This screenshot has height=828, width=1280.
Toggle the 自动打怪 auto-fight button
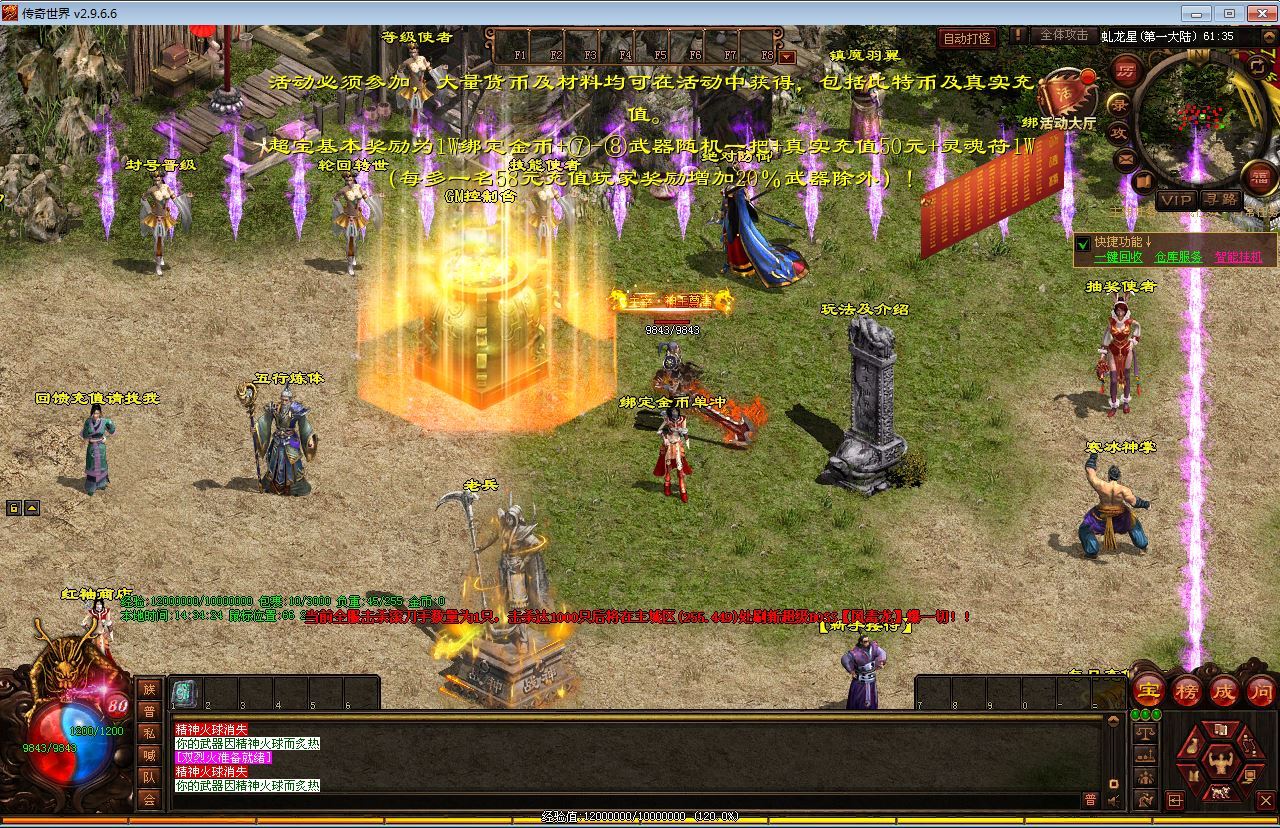pyautogui.click(x=967, y=39)
